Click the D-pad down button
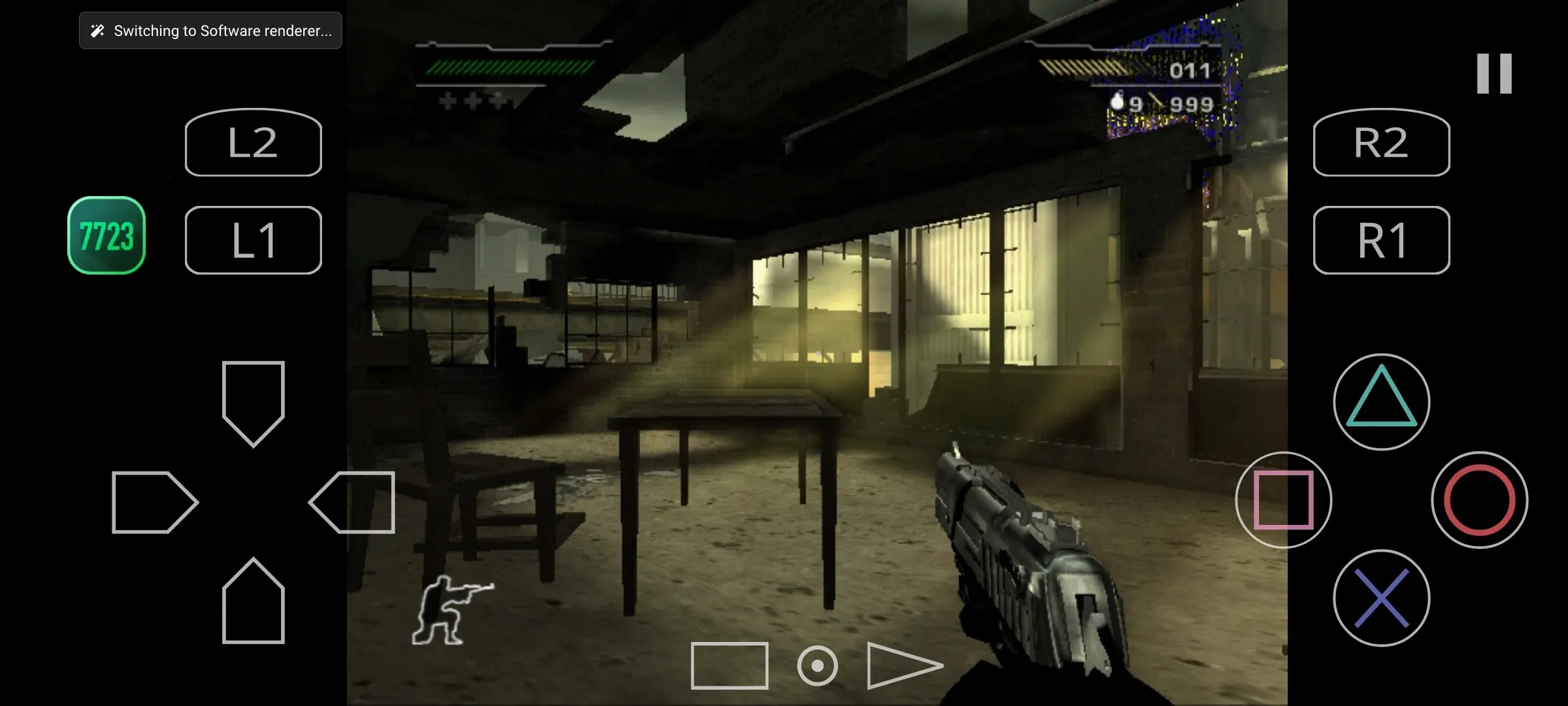 (x=253, y=601)
